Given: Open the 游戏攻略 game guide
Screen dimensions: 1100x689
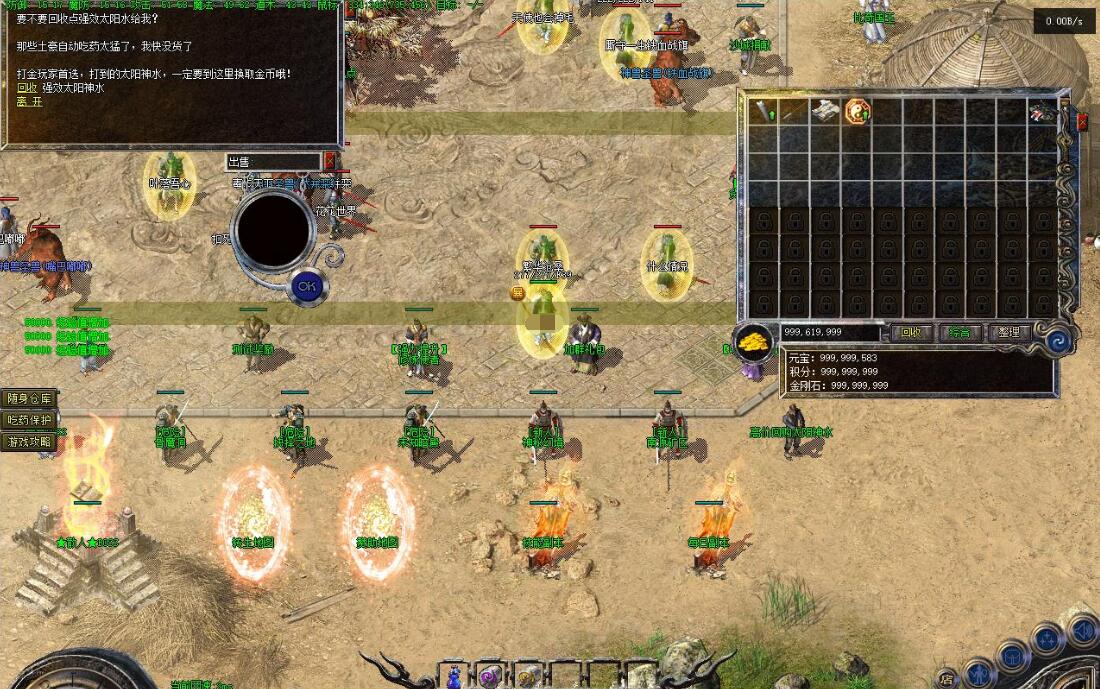Looking at the screenshot, I should [x=29, y=441].
